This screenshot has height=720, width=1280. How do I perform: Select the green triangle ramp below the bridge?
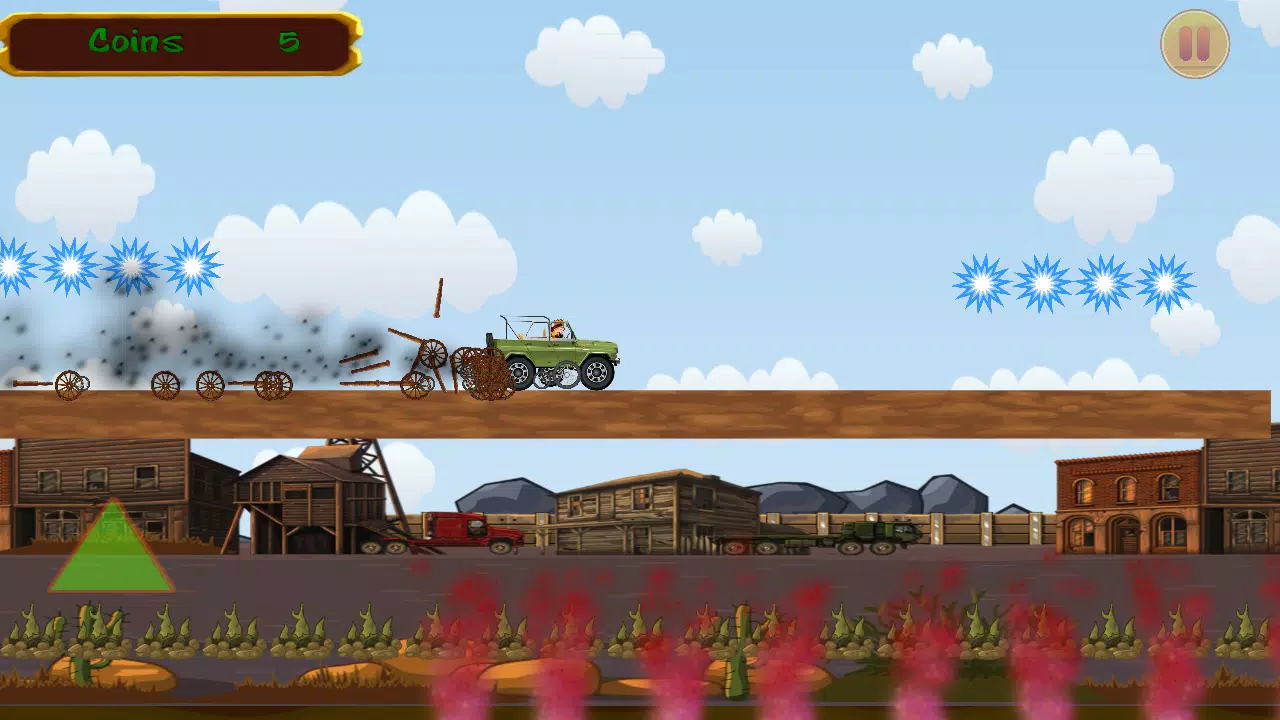(x=110, y=555)
